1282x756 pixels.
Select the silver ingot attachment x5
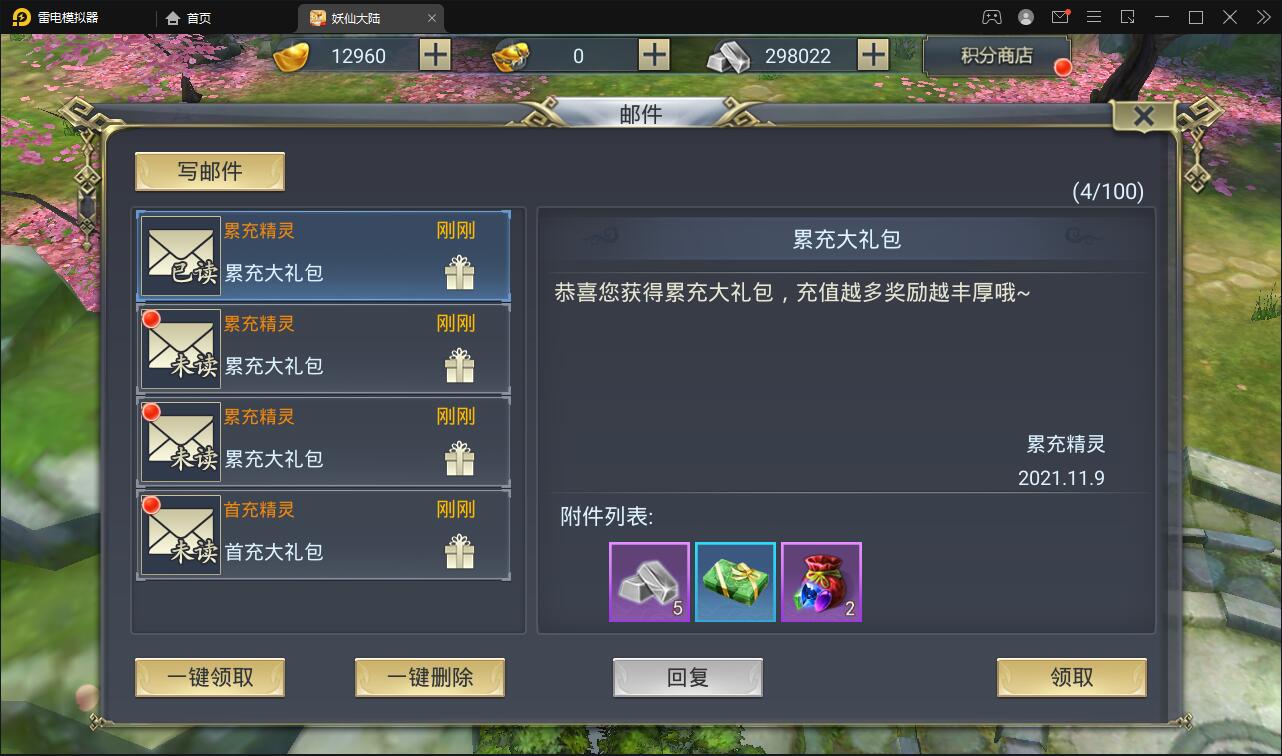pyautogui.click(x=649, y=582)
